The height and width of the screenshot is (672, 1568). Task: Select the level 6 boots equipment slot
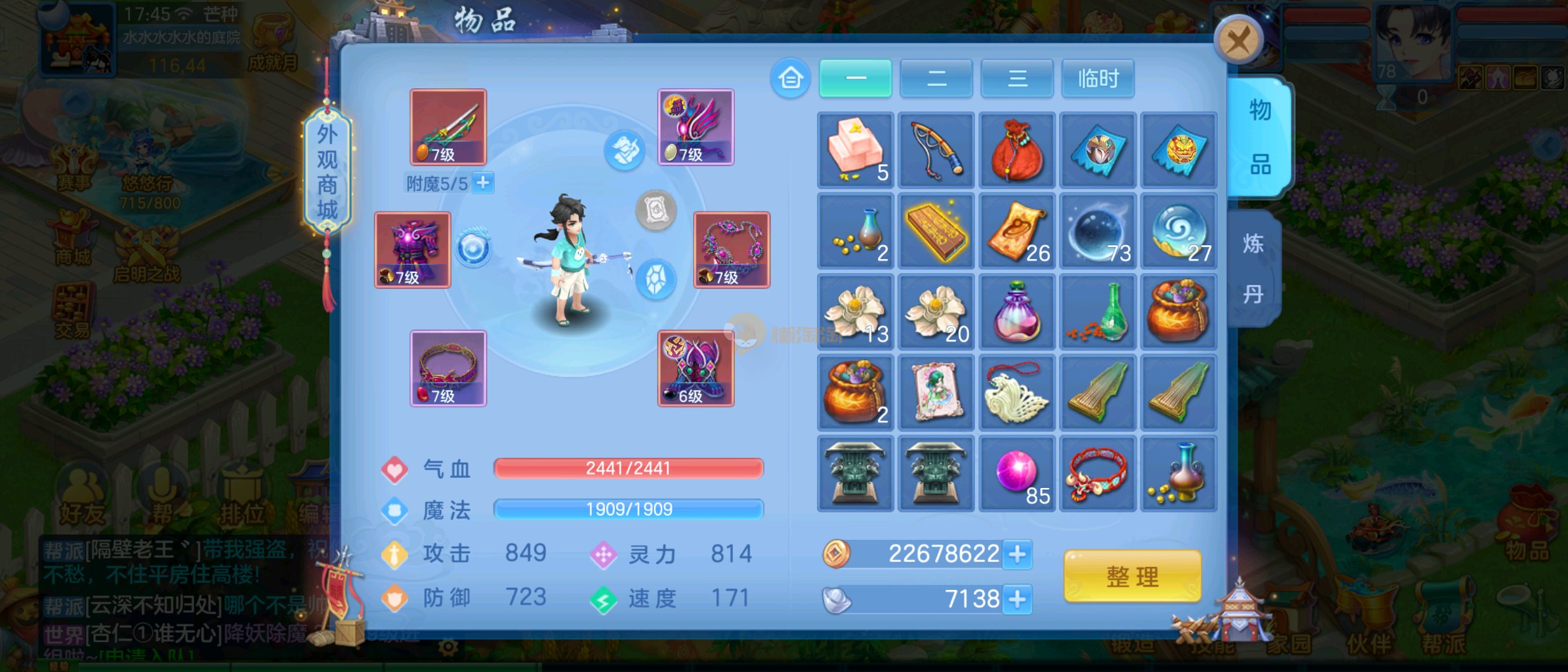(696, 368)
